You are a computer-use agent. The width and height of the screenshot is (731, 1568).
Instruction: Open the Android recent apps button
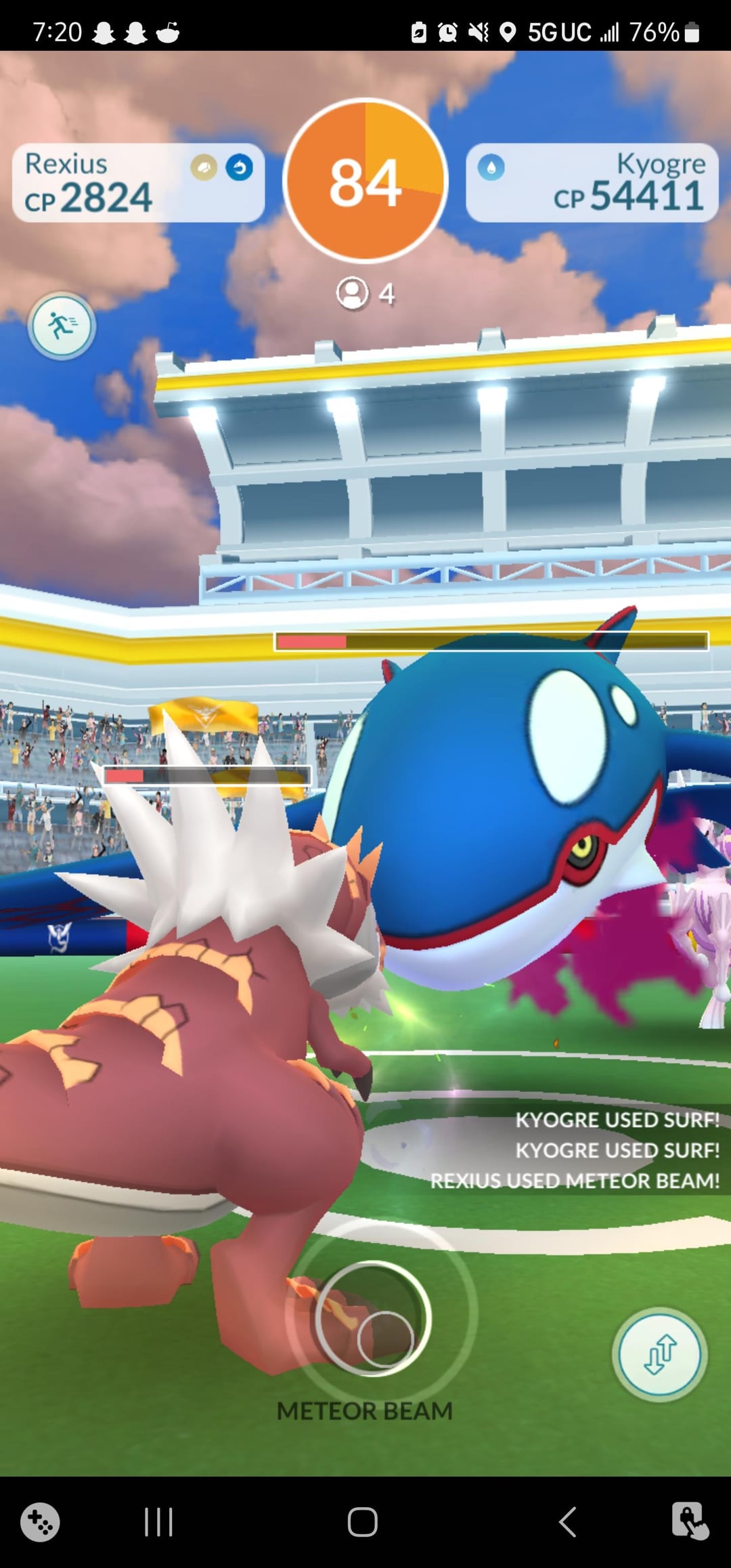coord(159,1522)
